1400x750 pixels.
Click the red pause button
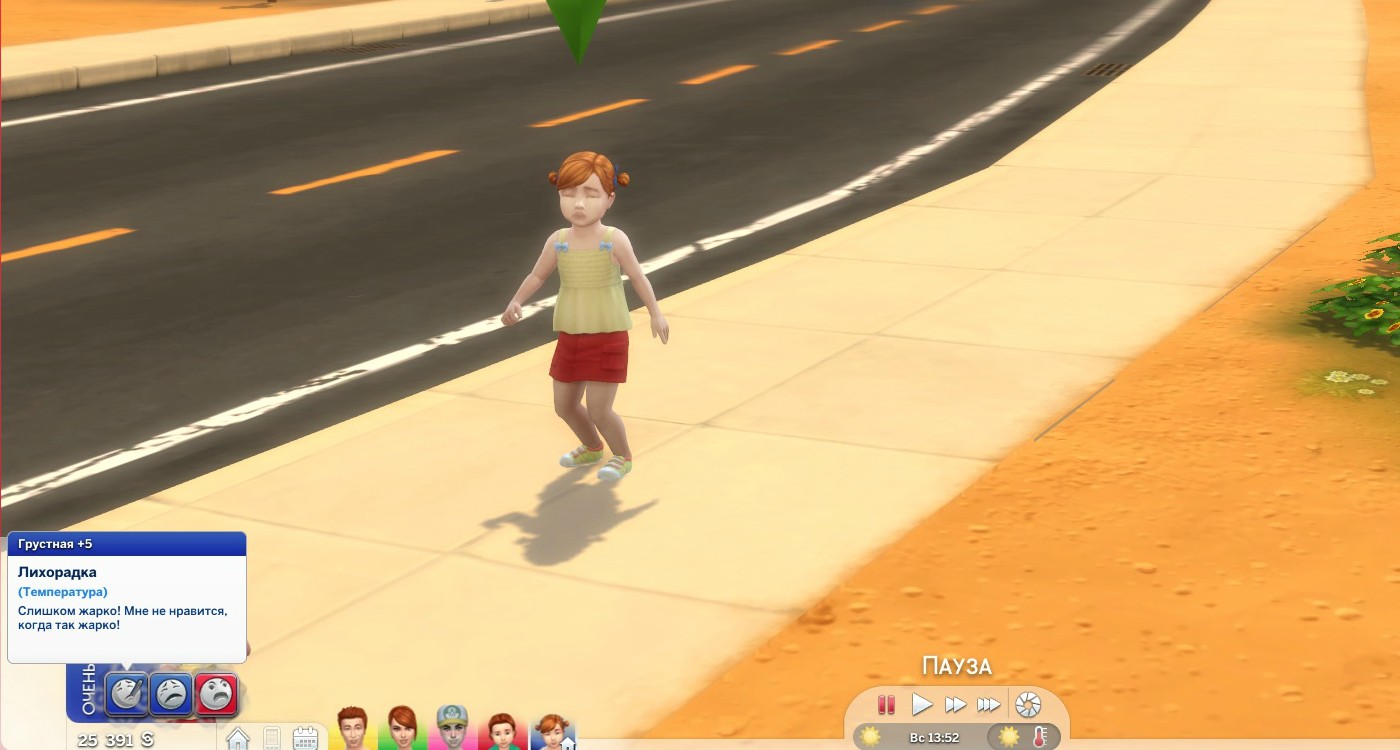point(885,705)
